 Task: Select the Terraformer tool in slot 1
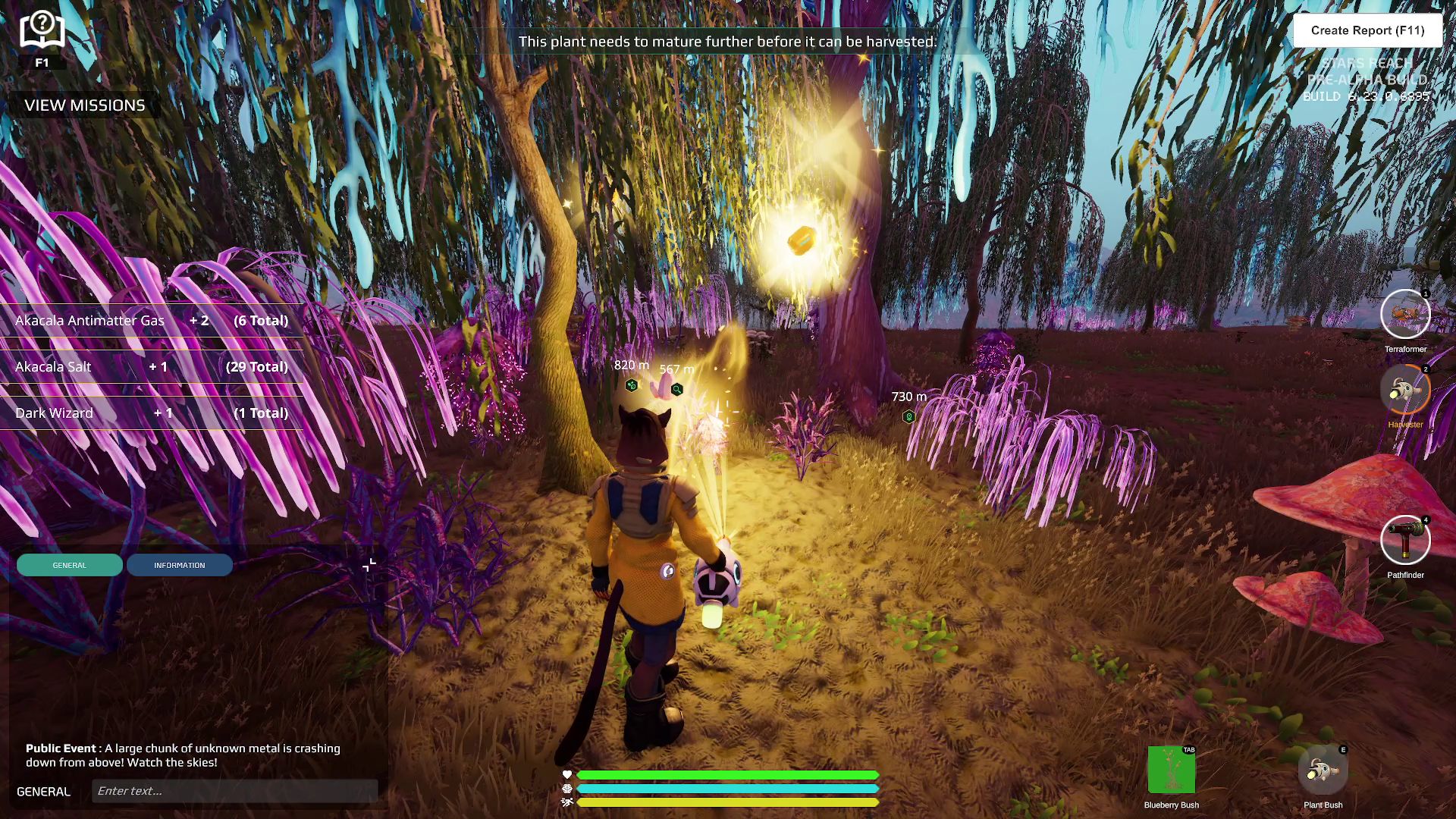(1405, 314)
